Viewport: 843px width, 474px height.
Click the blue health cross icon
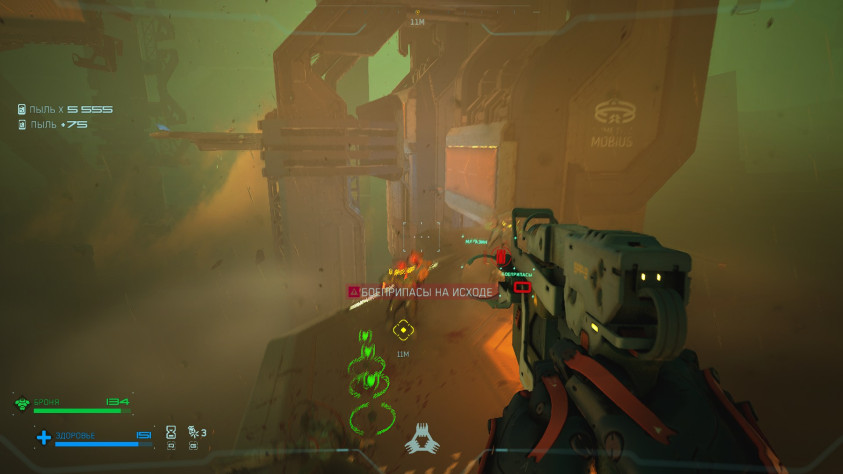click(x=44, y=437)
